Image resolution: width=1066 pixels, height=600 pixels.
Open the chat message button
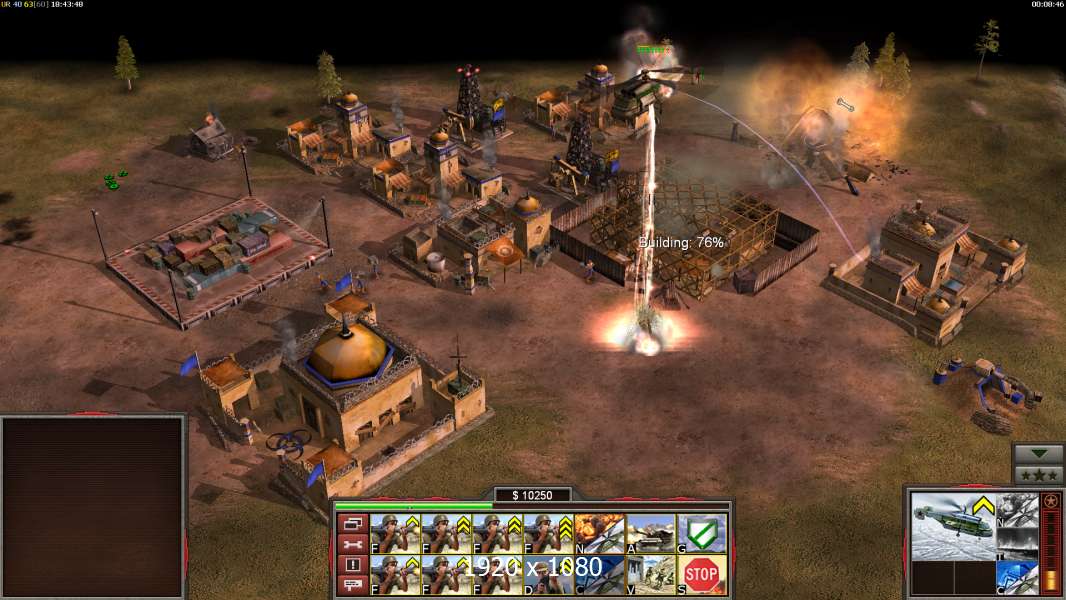pyautogui.click(x=352, y=586)
